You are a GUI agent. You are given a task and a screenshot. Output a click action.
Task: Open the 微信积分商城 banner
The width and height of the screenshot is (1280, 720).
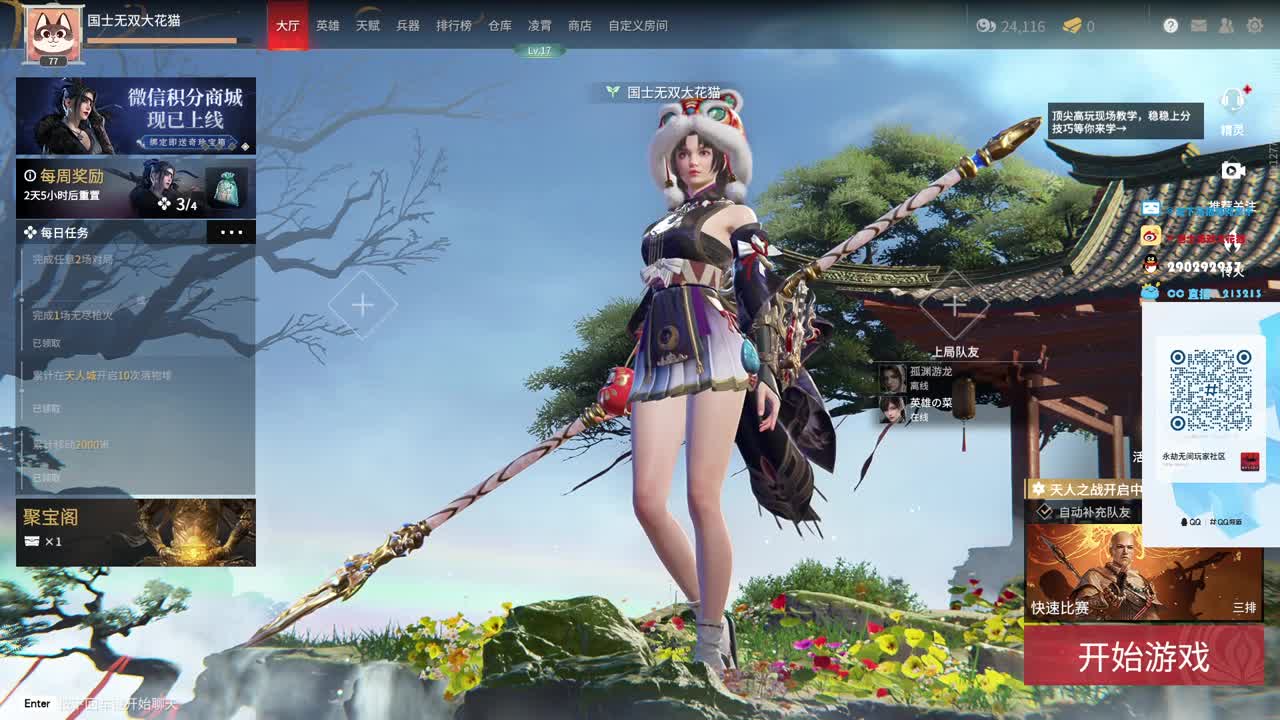(135, 116)
